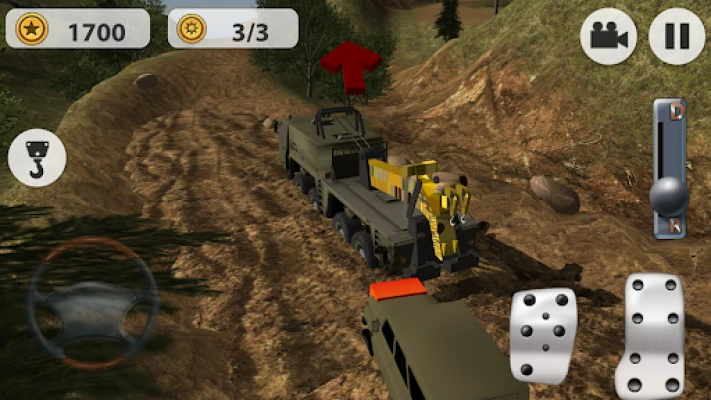Tap the brake pedal
Image resolution: width=711 pixels, height=400 pixels.
(x=543, y=335)
